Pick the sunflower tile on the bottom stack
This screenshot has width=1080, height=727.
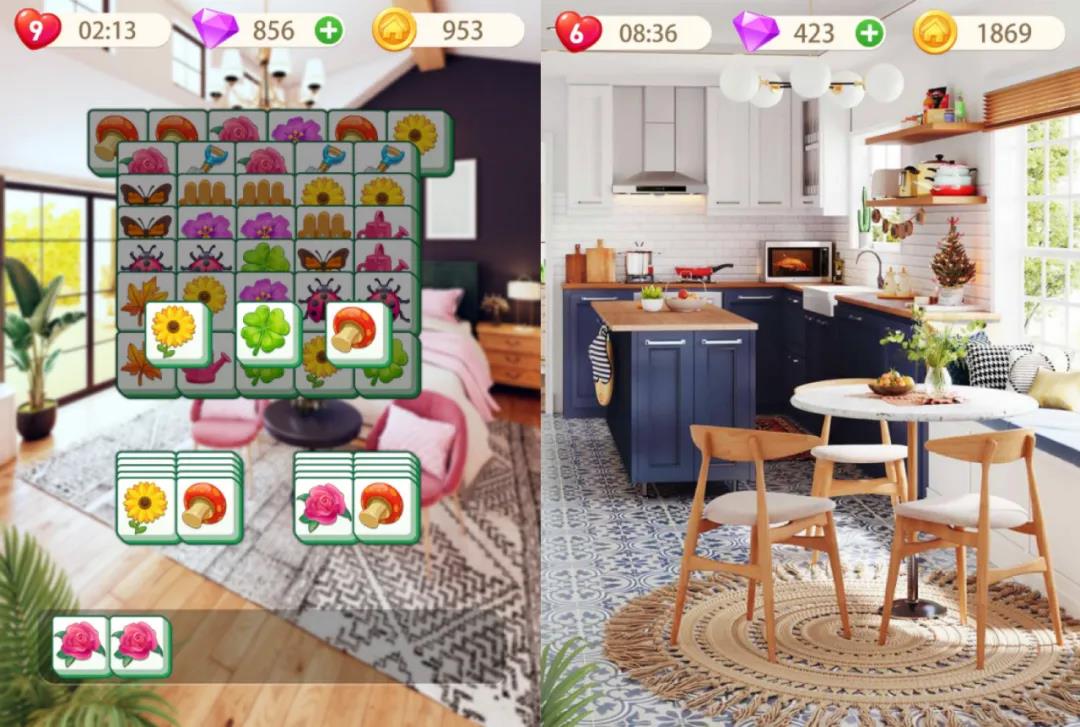tap(146, 508)
